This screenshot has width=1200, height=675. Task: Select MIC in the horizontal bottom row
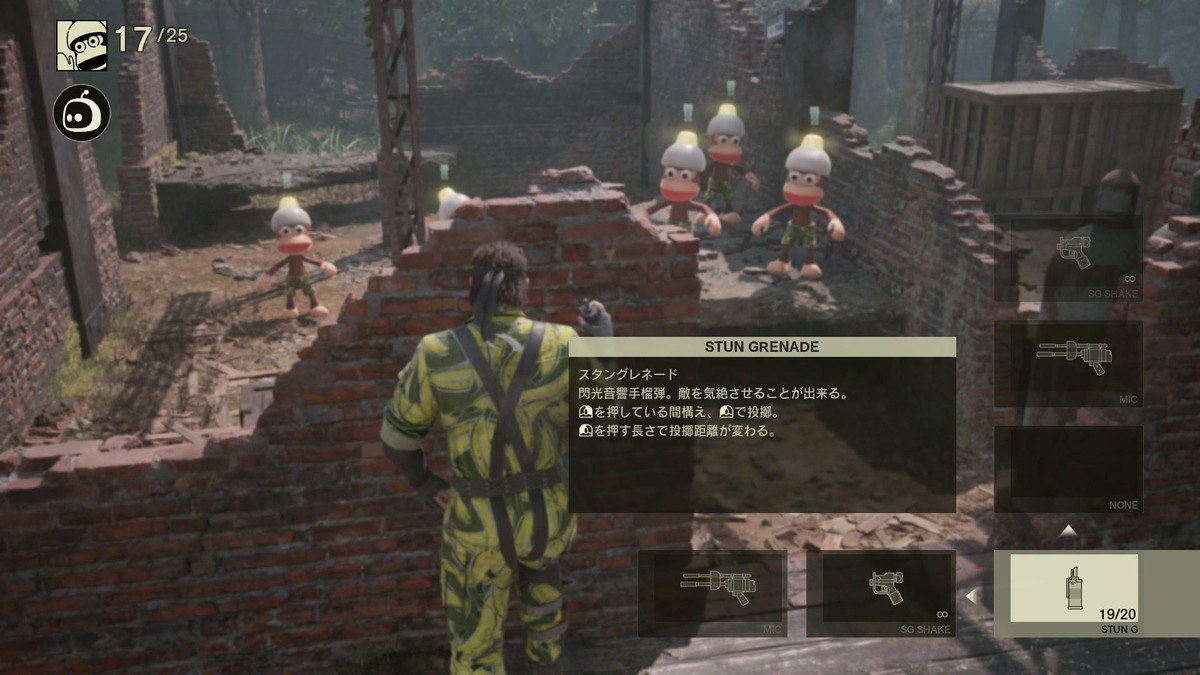pyautogui.click(x=712, y=593)
